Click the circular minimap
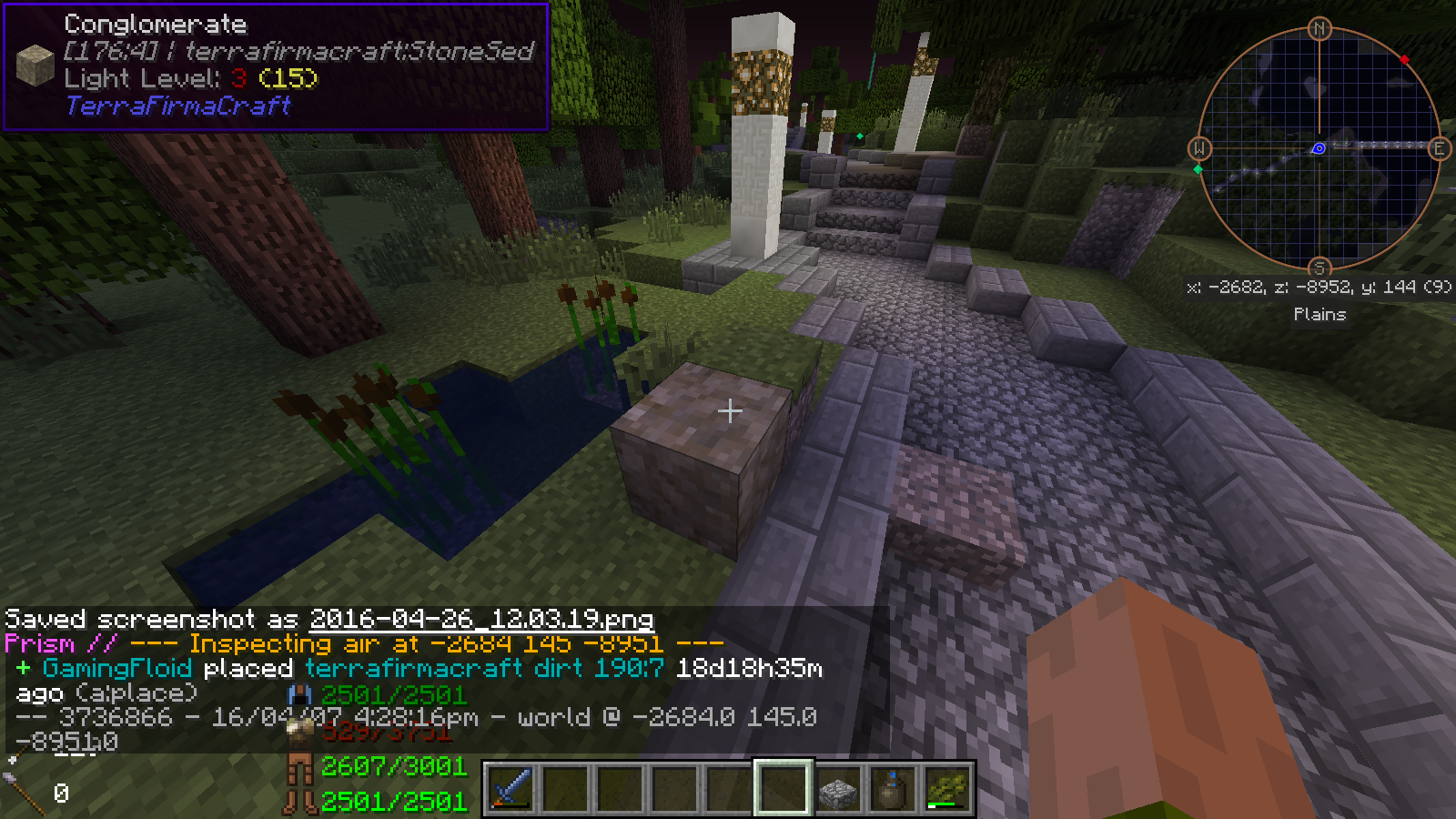1456x819 pixels. pyautogui.click(x=1319, y=148)
